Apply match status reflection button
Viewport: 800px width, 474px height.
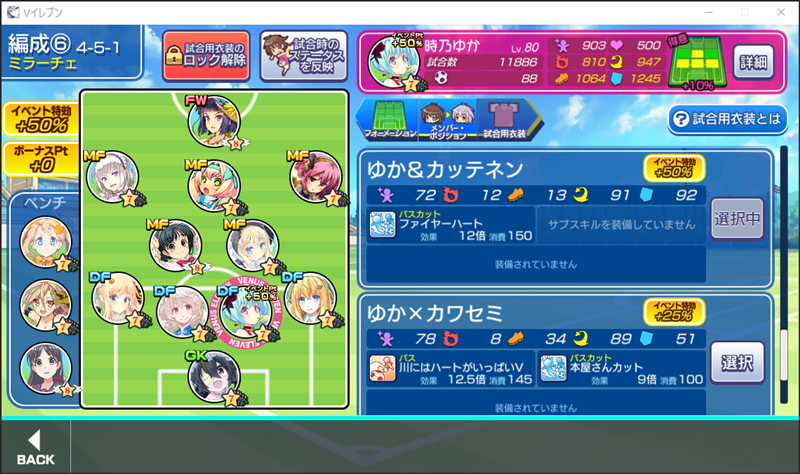tap(303, 54)
